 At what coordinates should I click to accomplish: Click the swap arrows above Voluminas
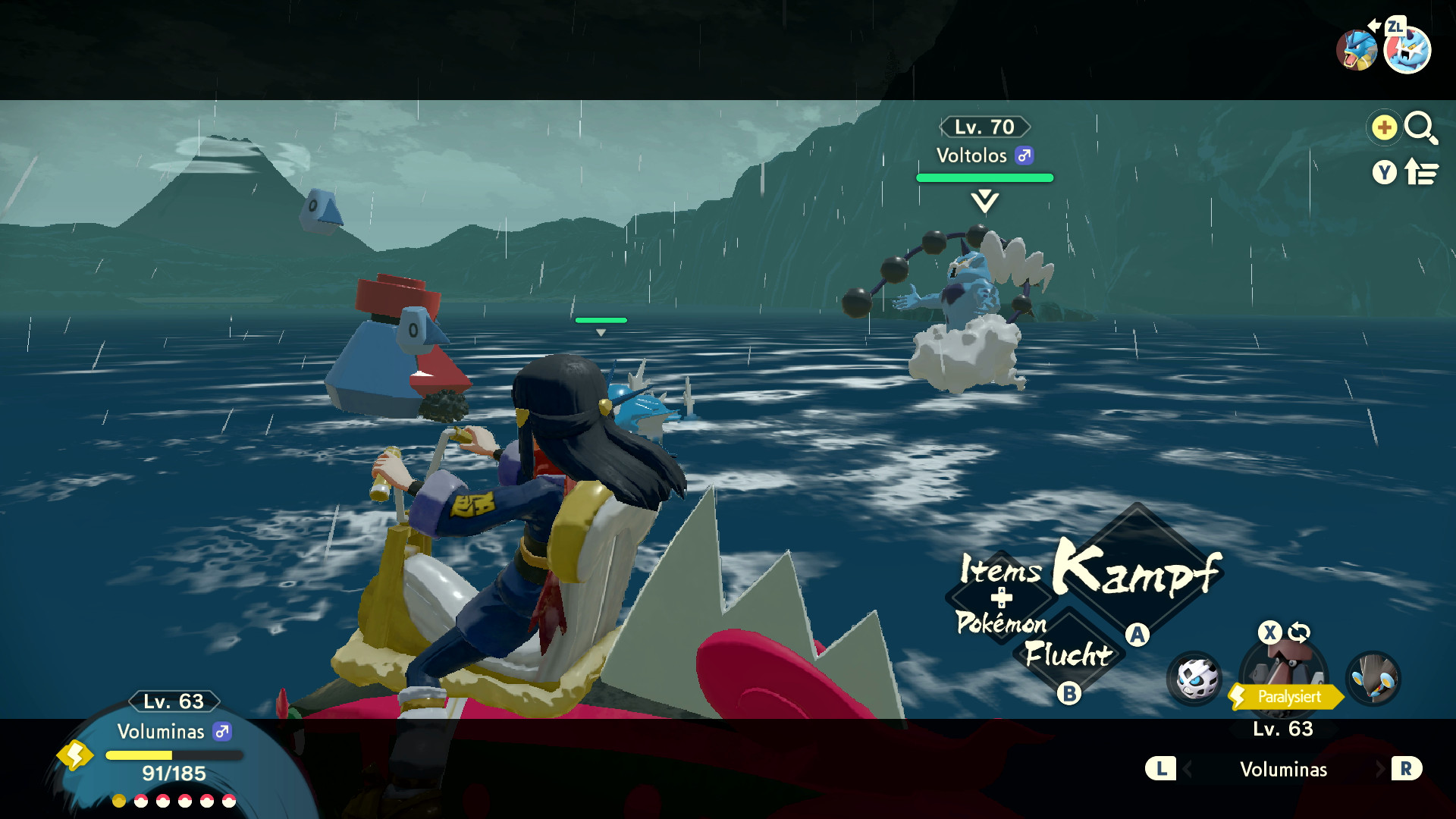pos(1299,632)
